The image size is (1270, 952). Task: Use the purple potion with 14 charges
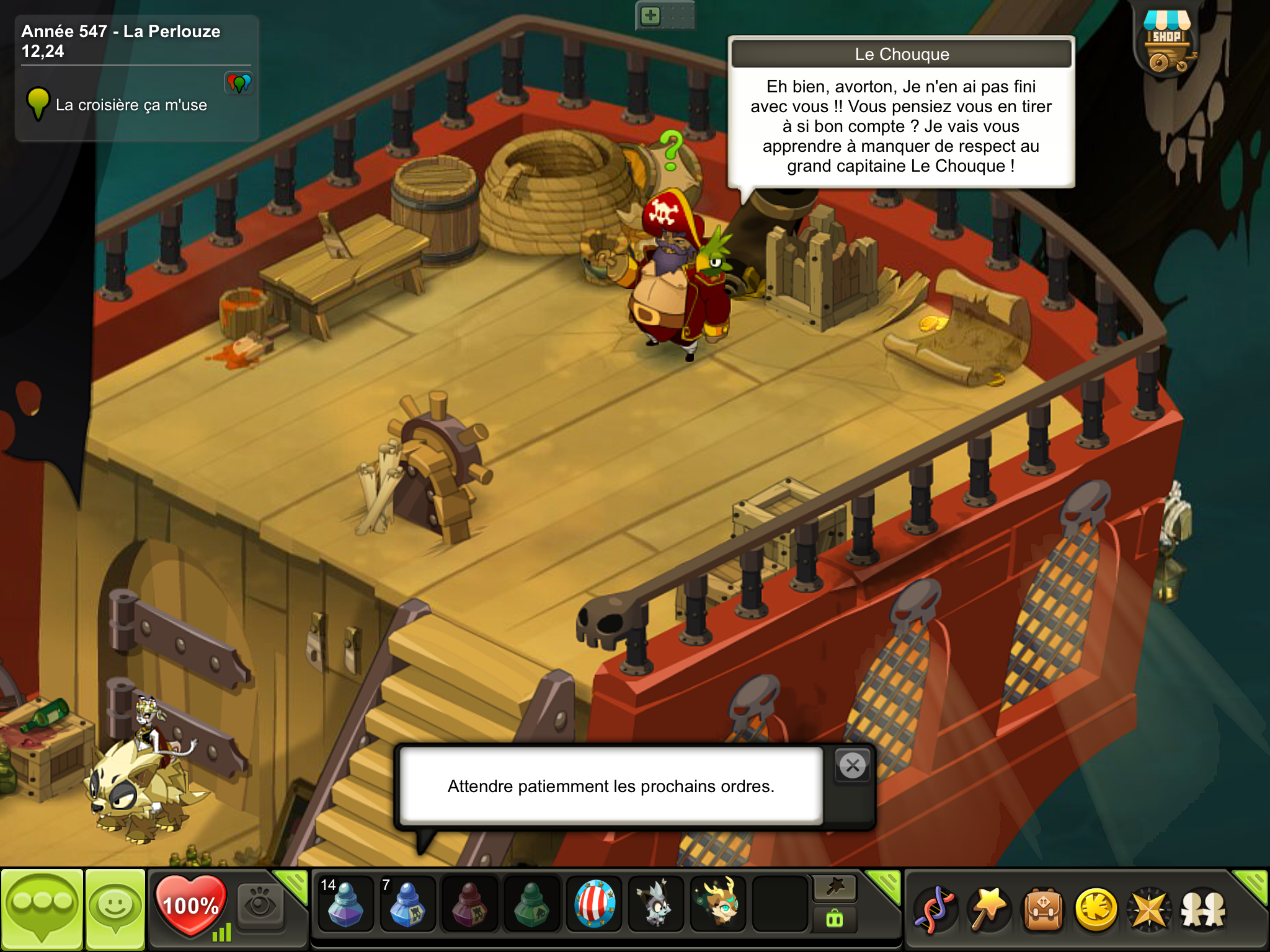coord(345,905)
